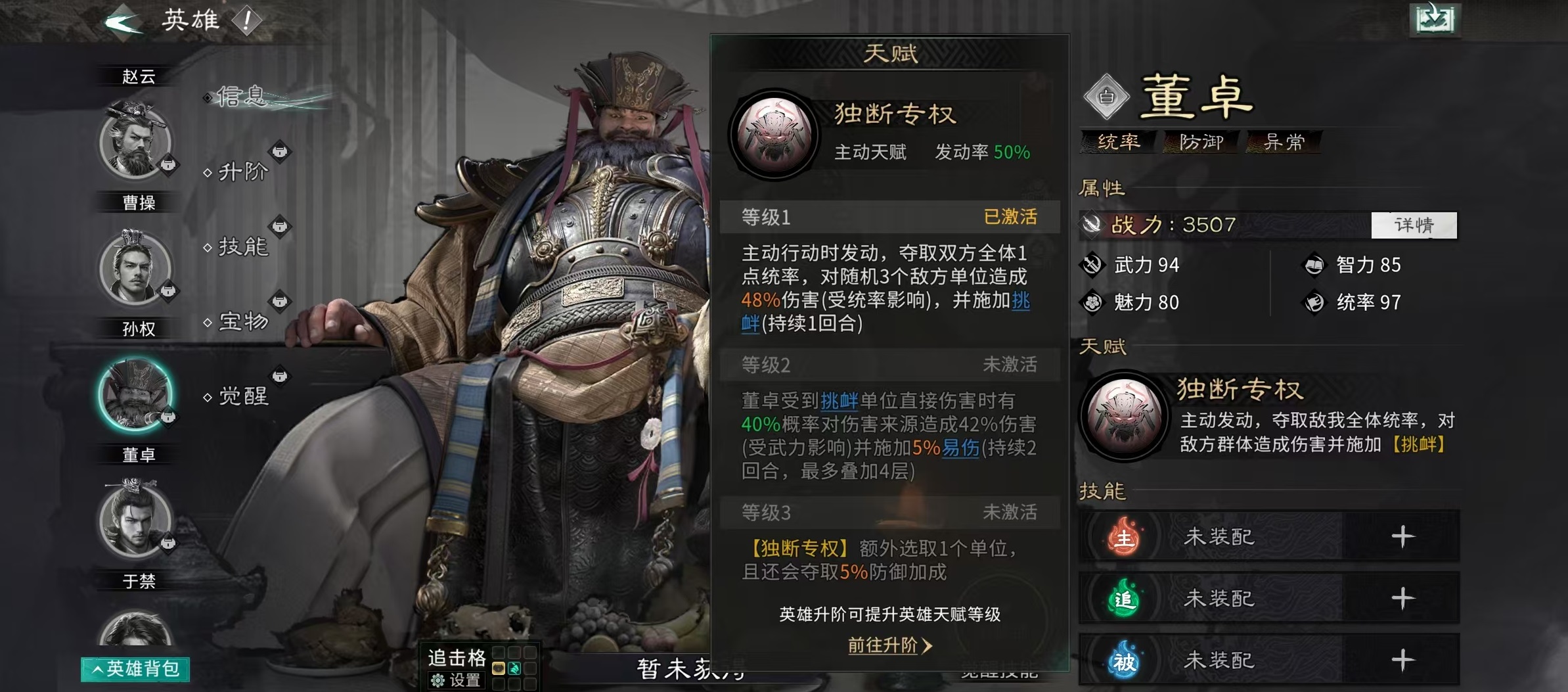The image size is (1568, 692).
Task: Click the 前往升阶 link
Action: [x=884, y=646]
